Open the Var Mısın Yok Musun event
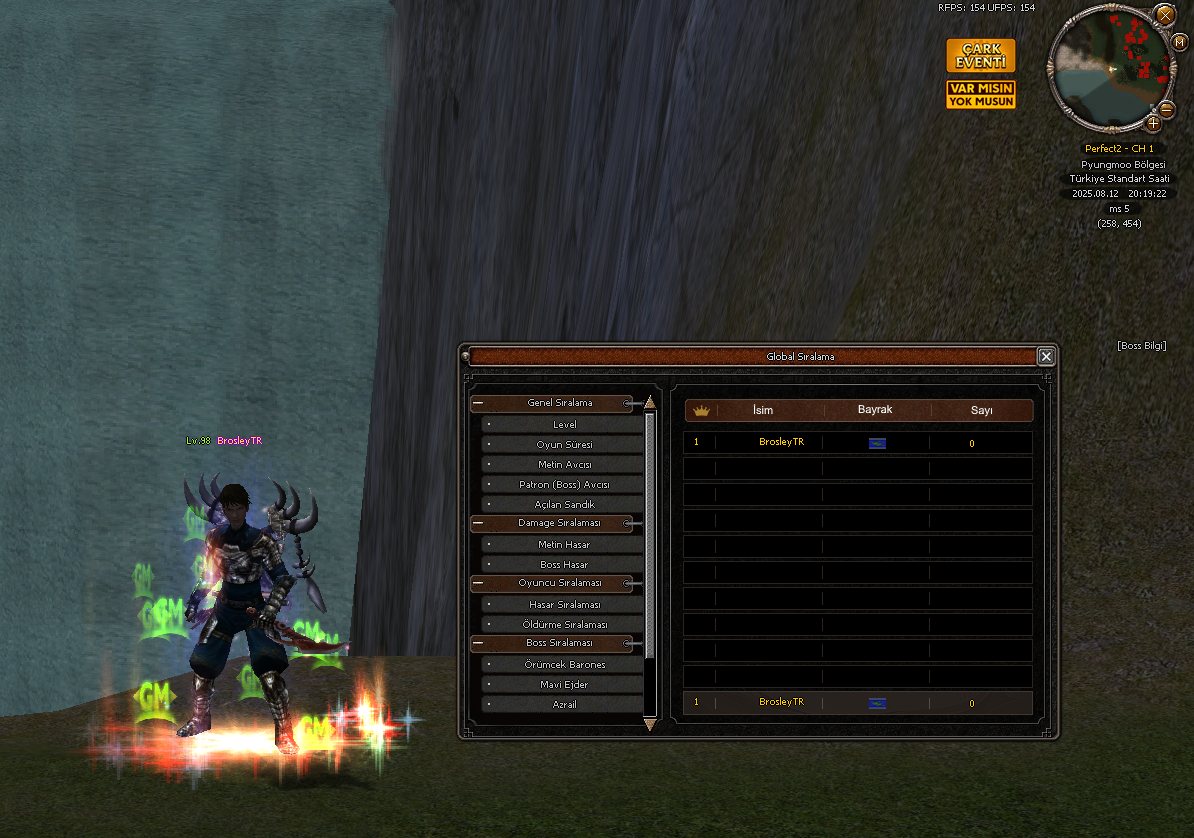Image resolution: width=1194 pixels, height=838 pixels. pyautogui.click(x=980, y=95)
